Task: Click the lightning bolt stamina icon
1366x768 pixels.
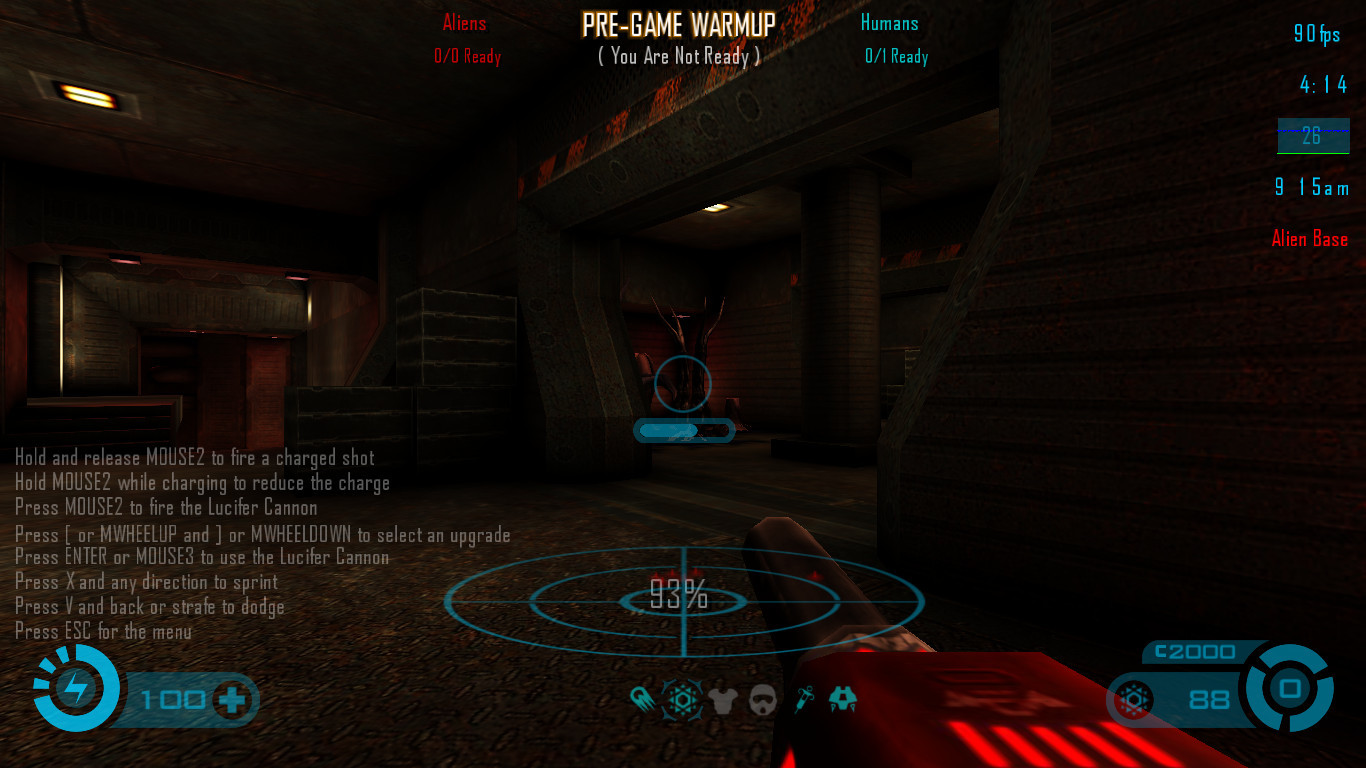Action: (76, 688)
